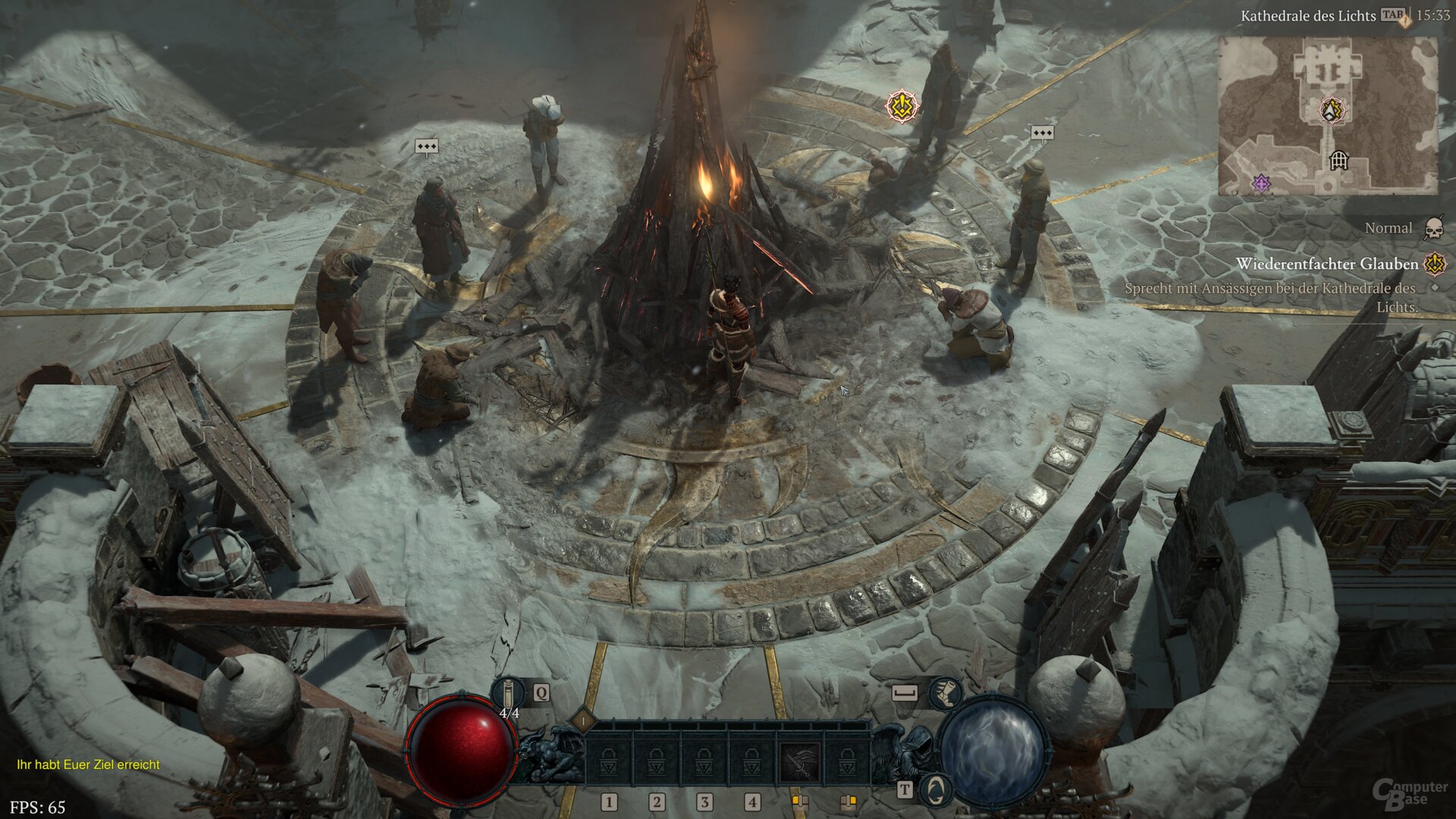Click the speech bubble above the hooded villager
This screenshot has height=819, width=1456.
point(426,145)
